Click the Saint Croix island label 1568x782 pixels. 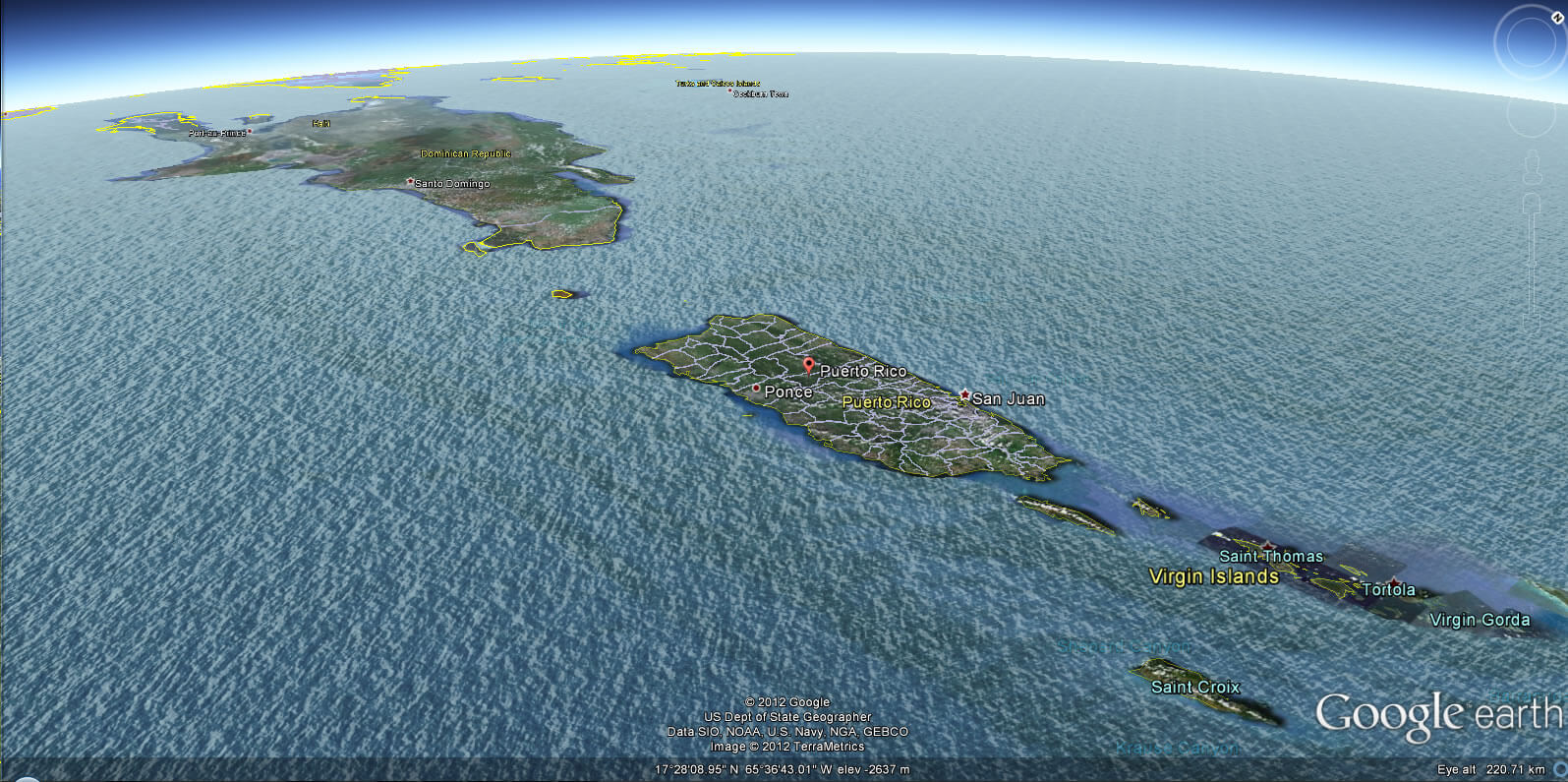coord(1195,687)
